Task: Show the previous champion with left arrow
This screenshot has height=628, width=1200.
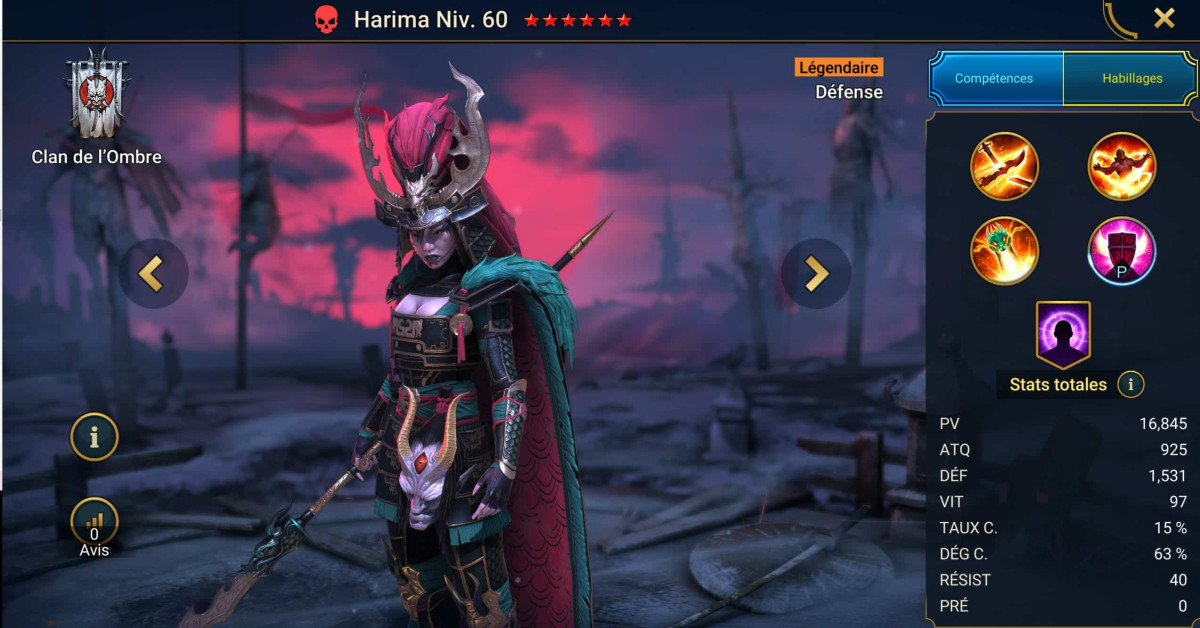Action: pyautogui.click(x=153, y=274)
